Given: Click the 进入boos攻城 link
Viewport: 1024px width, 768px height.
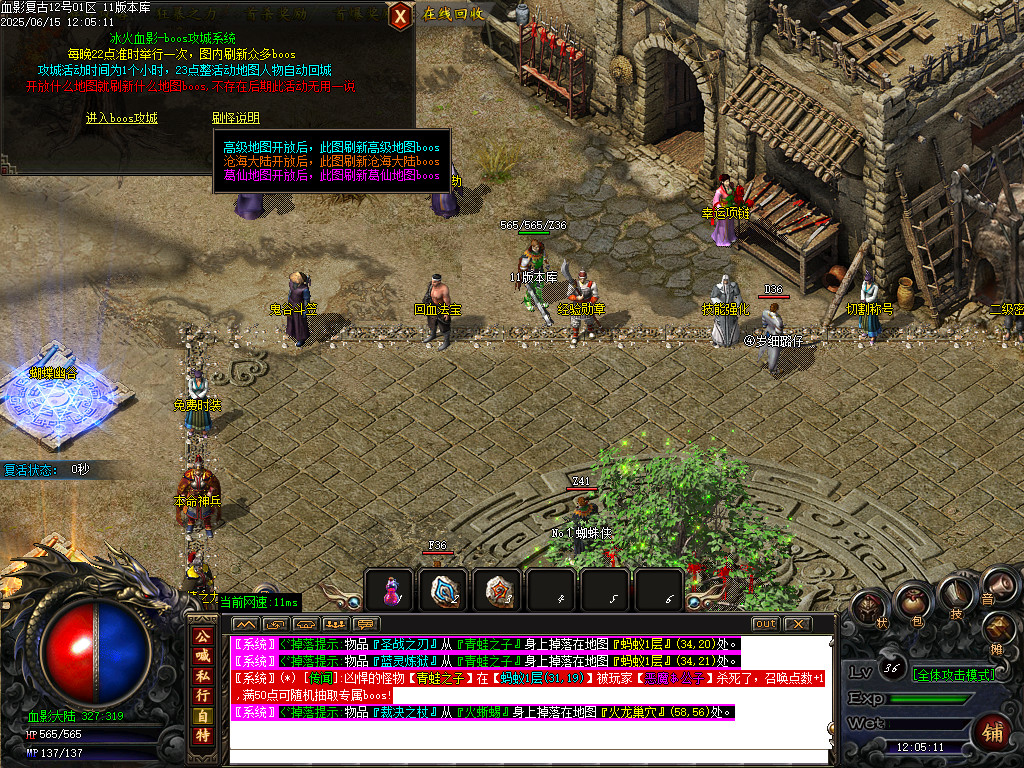Looking at the screenshot, I should [x=121, y=118].
